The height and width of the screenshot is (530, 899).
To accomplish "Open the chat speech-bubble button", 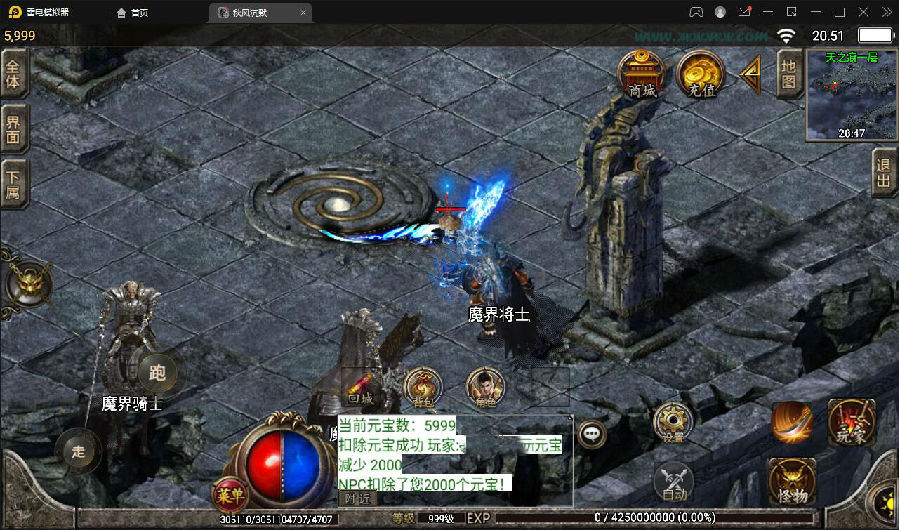I will pos(593,434).
